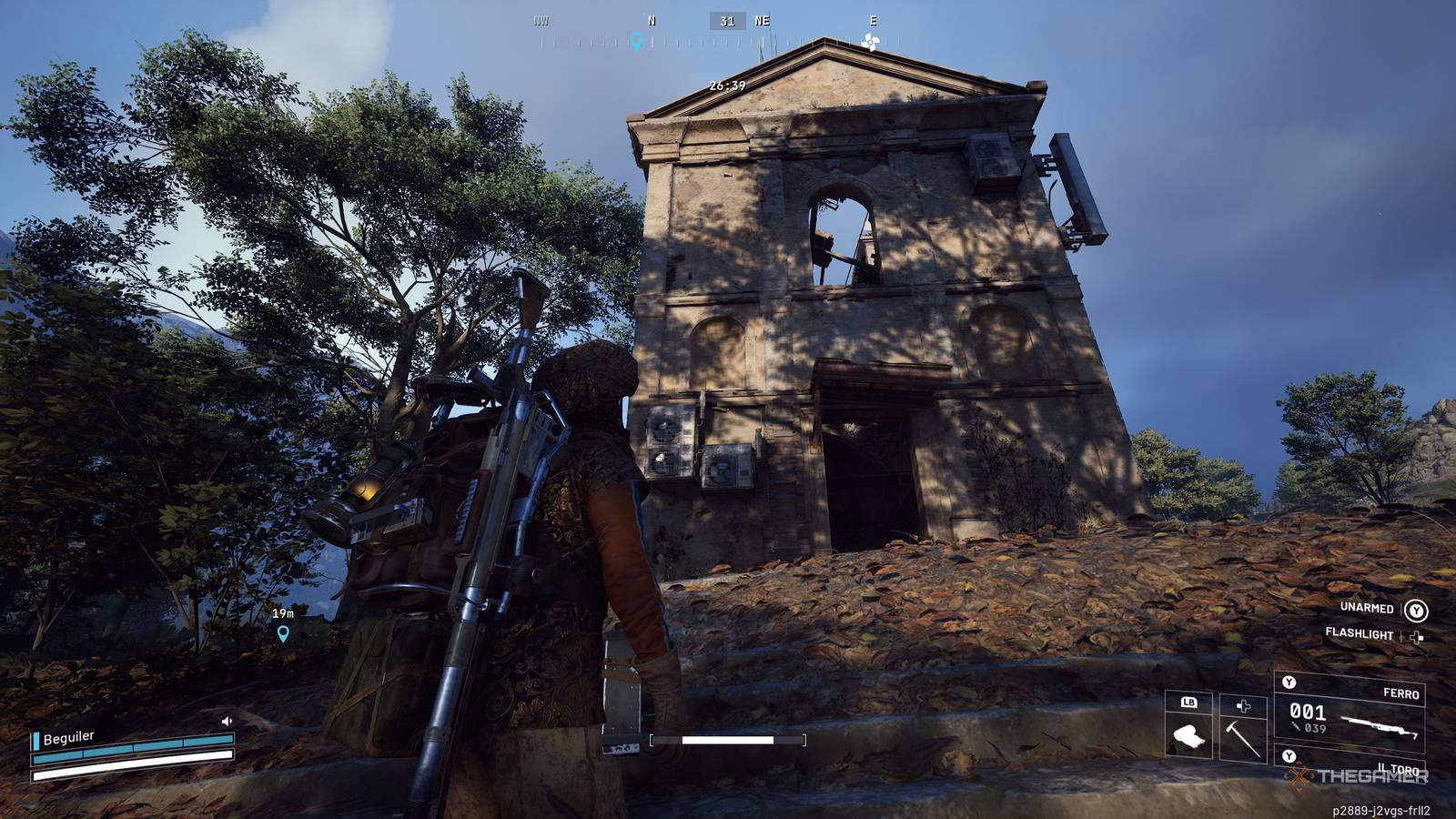Click the Y button prompt next to UNARMED
The width and height of the screenshot is (1456, 819).
tap(1417, 611)
